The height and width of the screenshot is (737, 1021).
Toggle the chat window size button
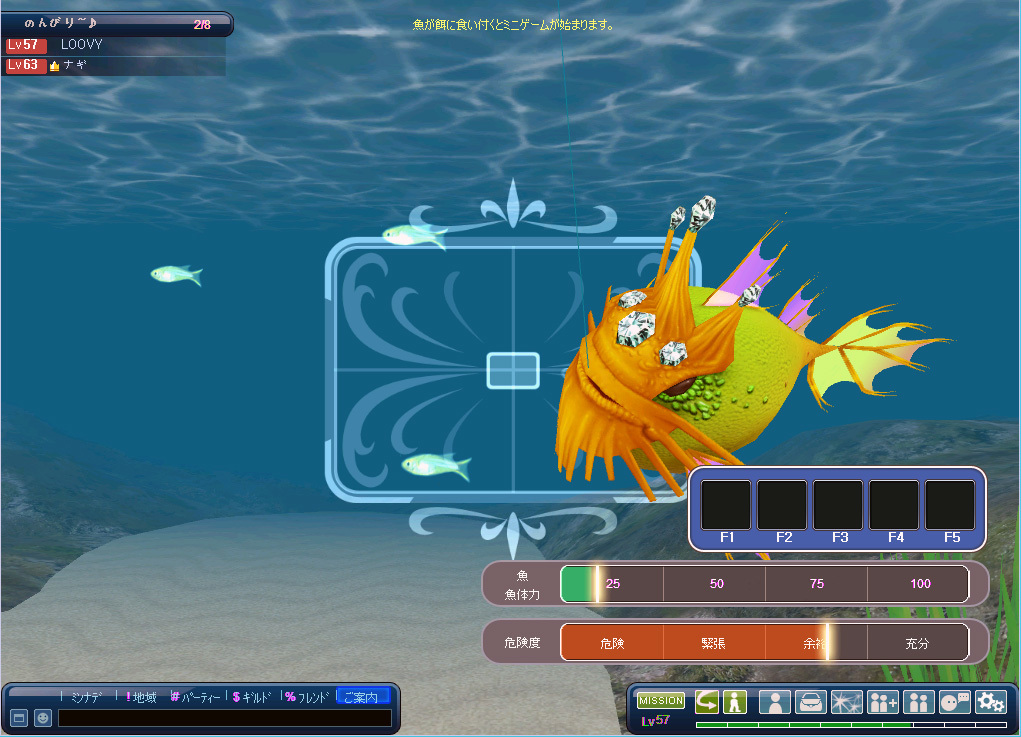tap(18, 718)
